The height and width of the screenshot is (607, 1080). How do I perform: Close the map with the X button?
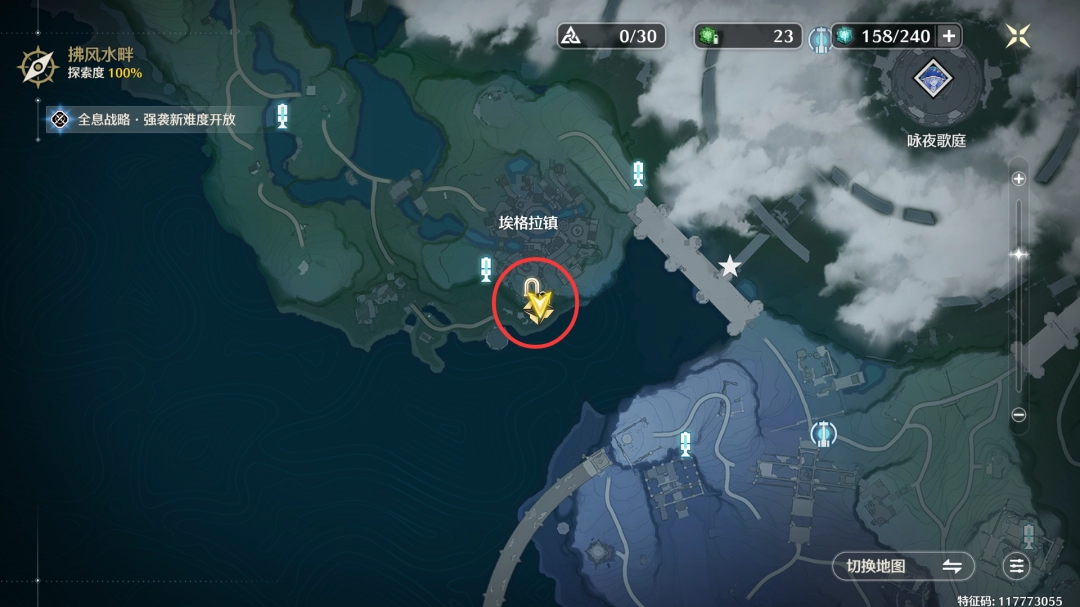[x=1018, y=36]
